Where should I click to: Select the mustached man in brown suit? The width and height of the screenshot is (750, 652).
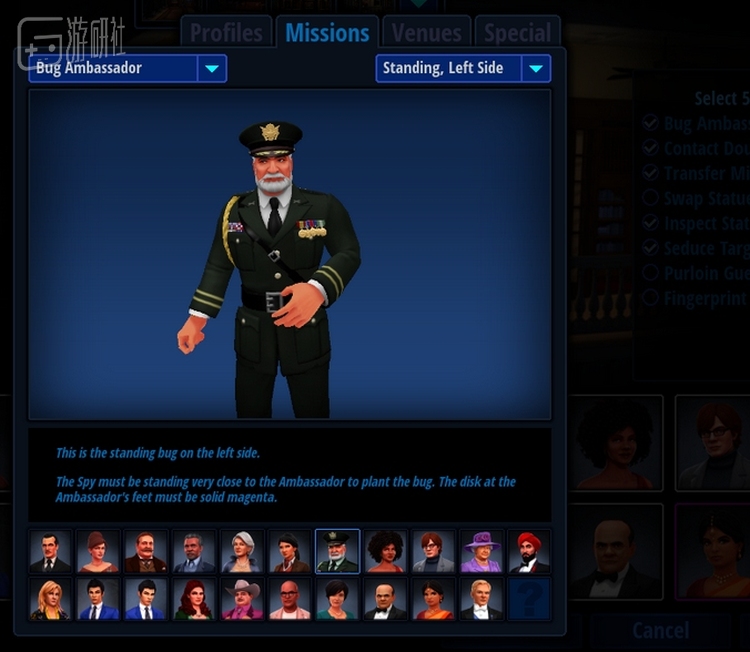[146, 551]
